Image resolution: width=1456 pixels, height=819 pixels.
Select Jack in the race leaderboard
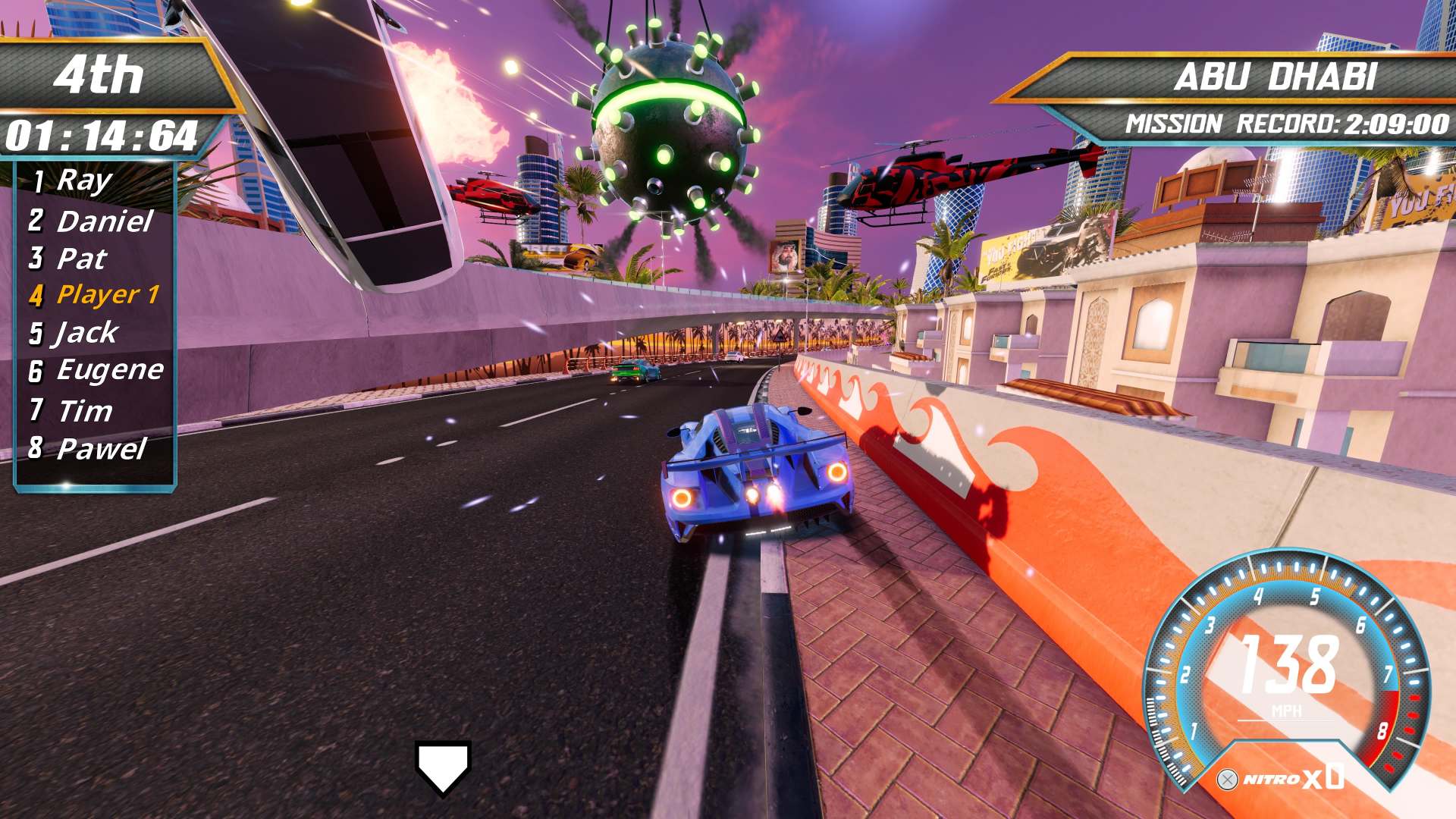(x=86, y=332)
